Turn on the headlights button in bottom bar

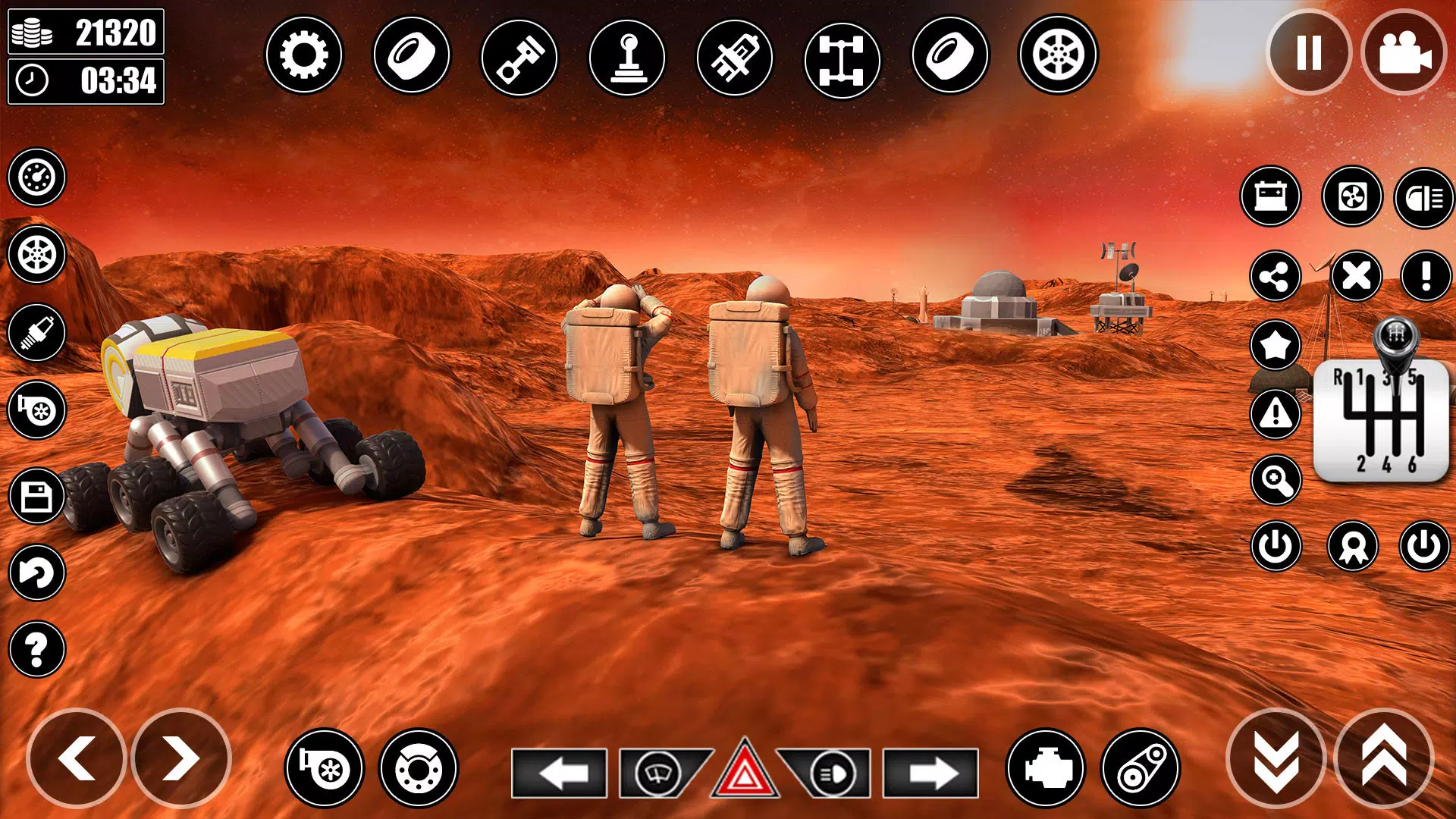point(830,773)
